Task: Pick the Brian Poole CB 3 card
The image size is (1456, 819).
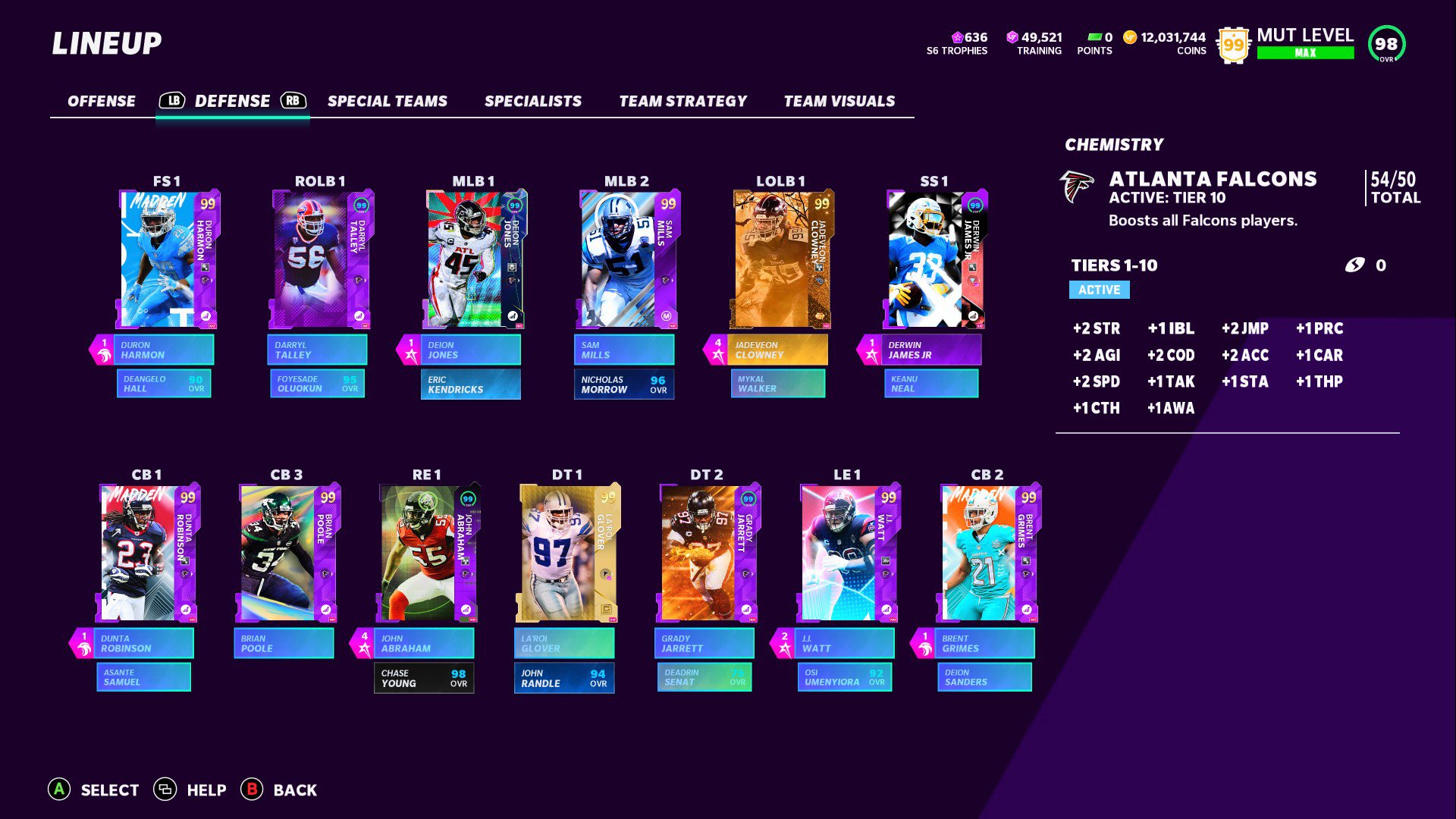Action: 287,553
